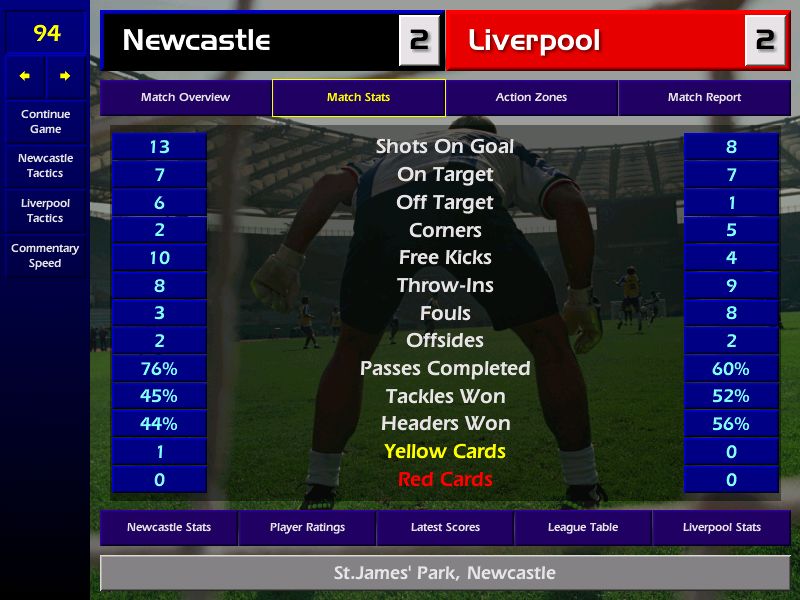Check the Latest Scores
This screenshot has width=800, height=600.
[445, 527]
